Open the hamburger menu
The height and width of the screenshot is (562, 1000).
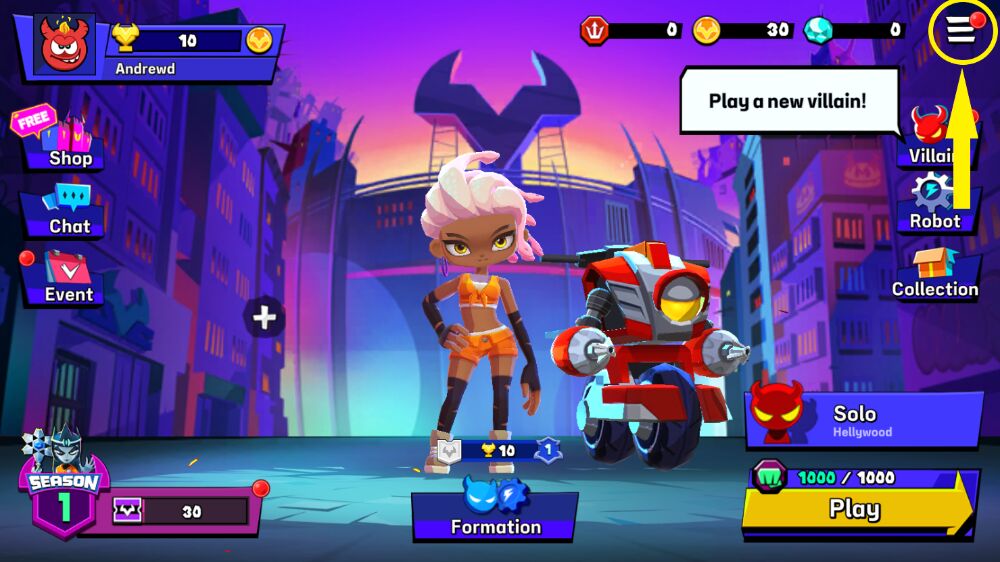pos(962,31)
